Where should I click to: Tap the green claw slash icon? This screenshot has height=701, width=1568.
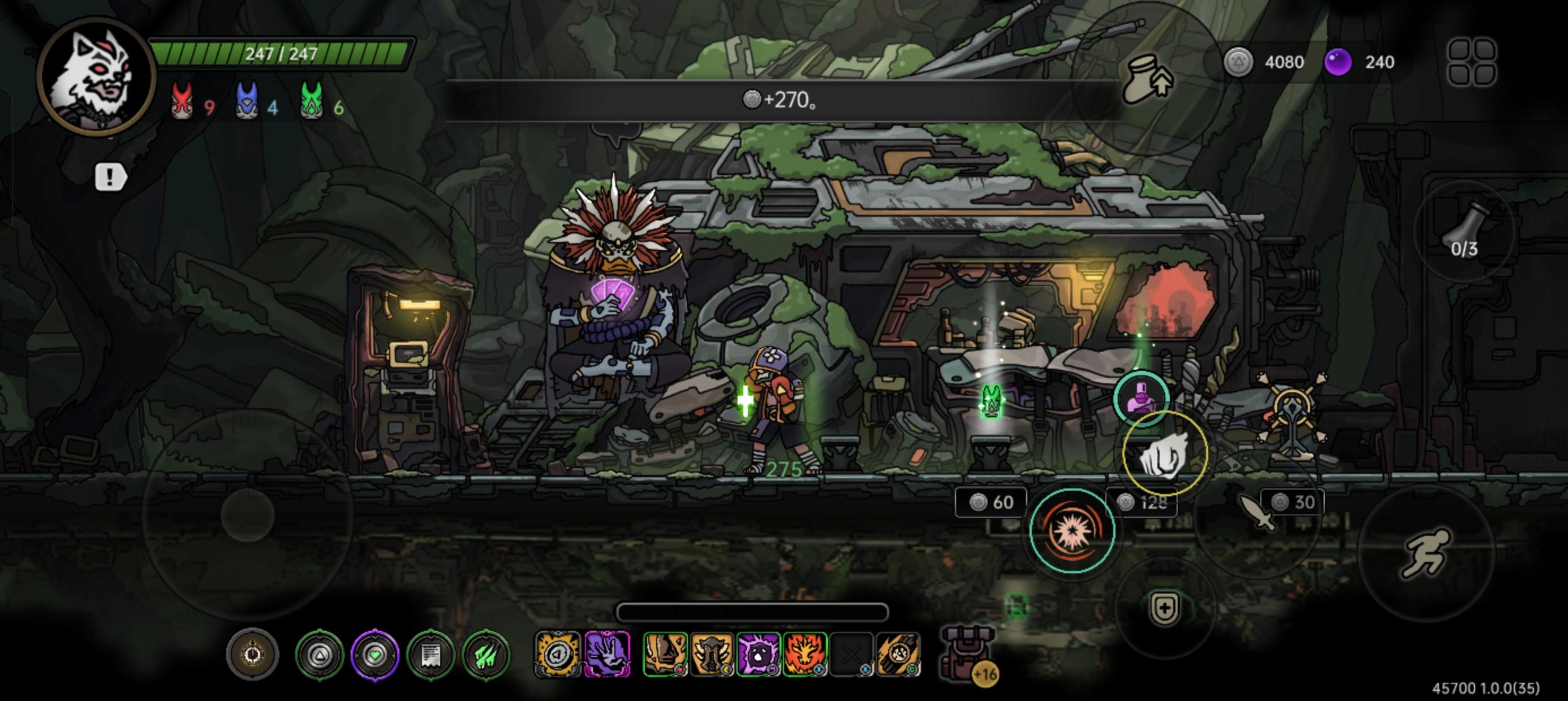click(x=486, y=655)
